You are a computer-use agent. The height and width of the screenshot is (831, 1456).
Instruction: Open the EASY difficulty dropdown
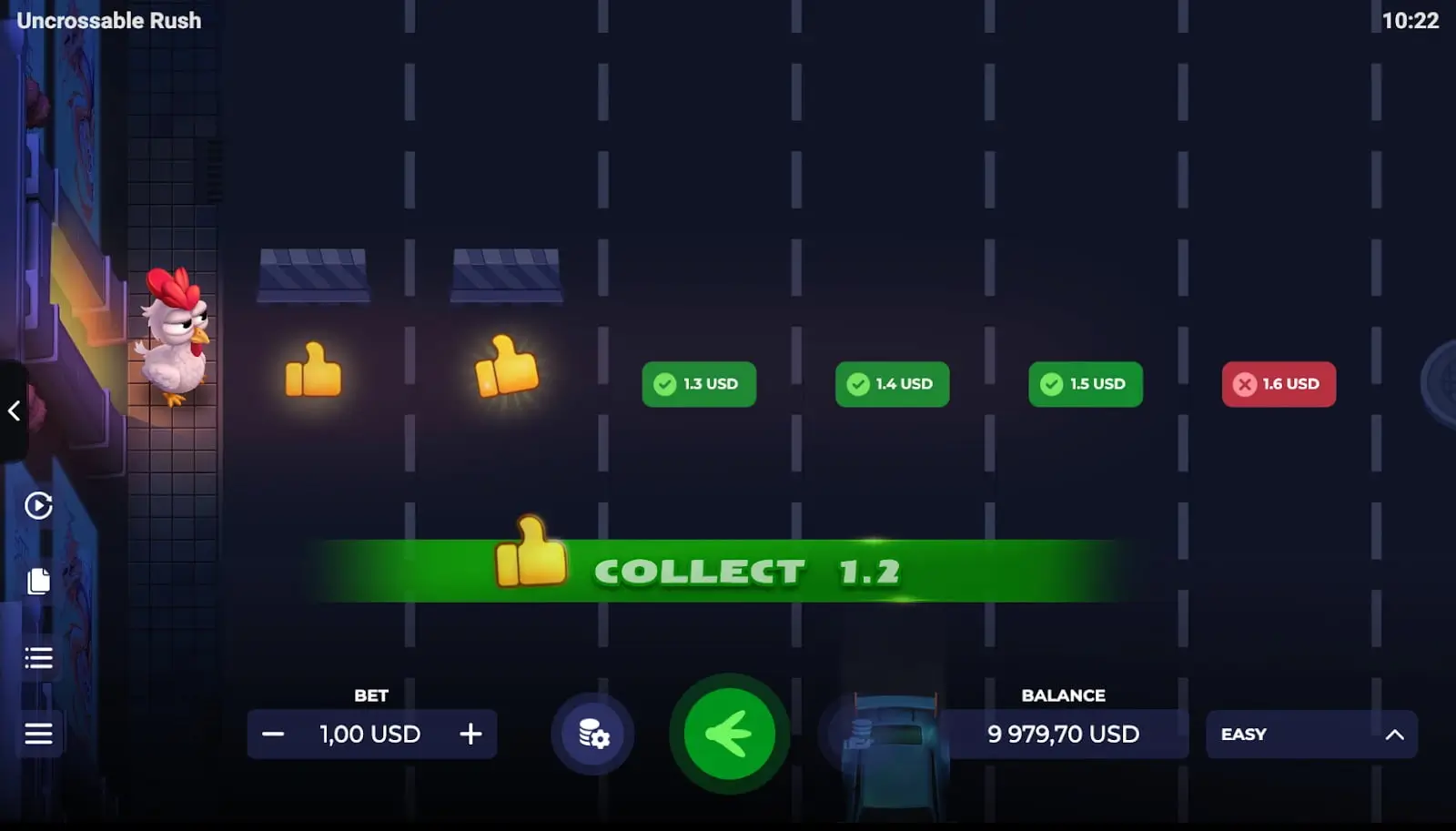(1312, 734)
